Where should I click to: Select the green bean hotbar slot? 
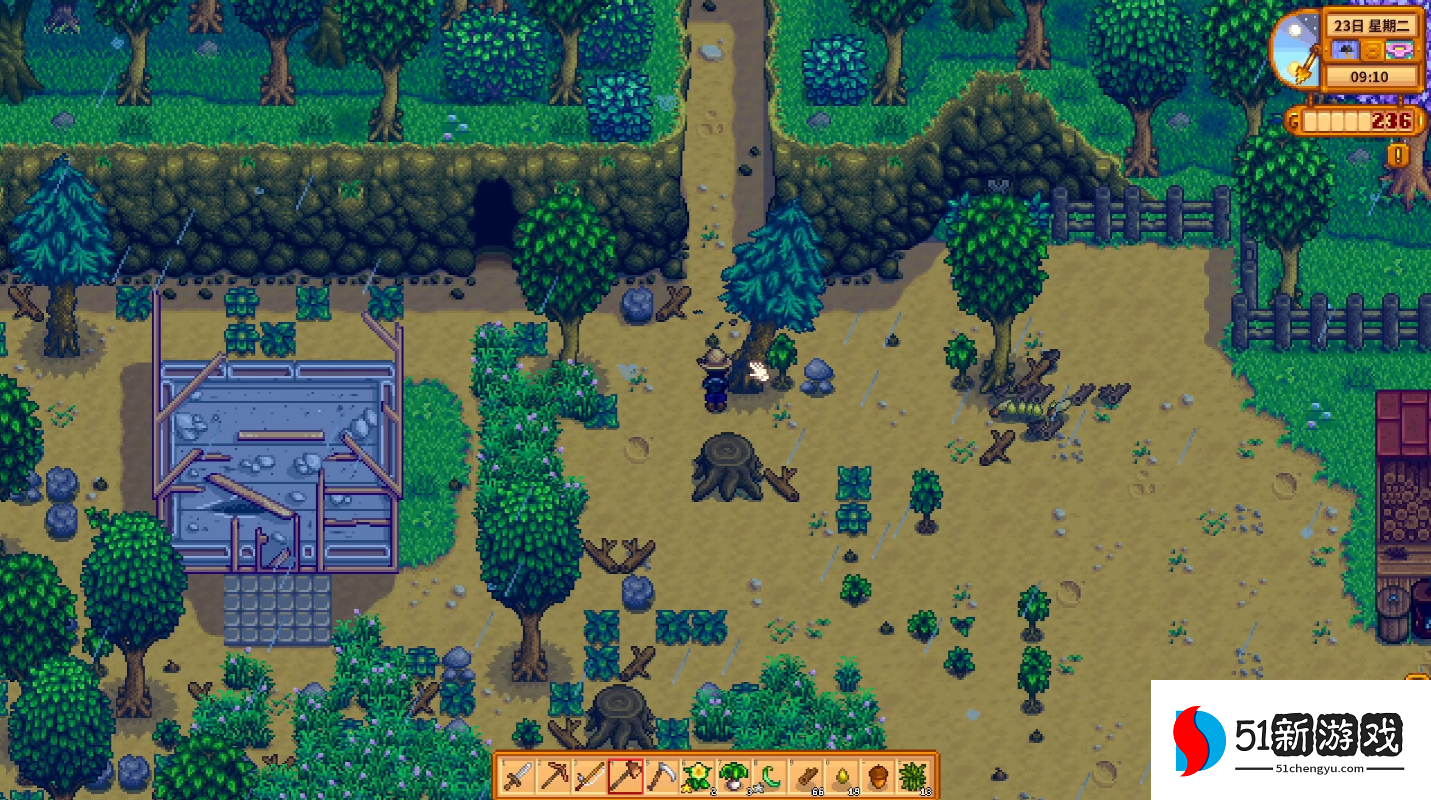[x=770, y=776]
